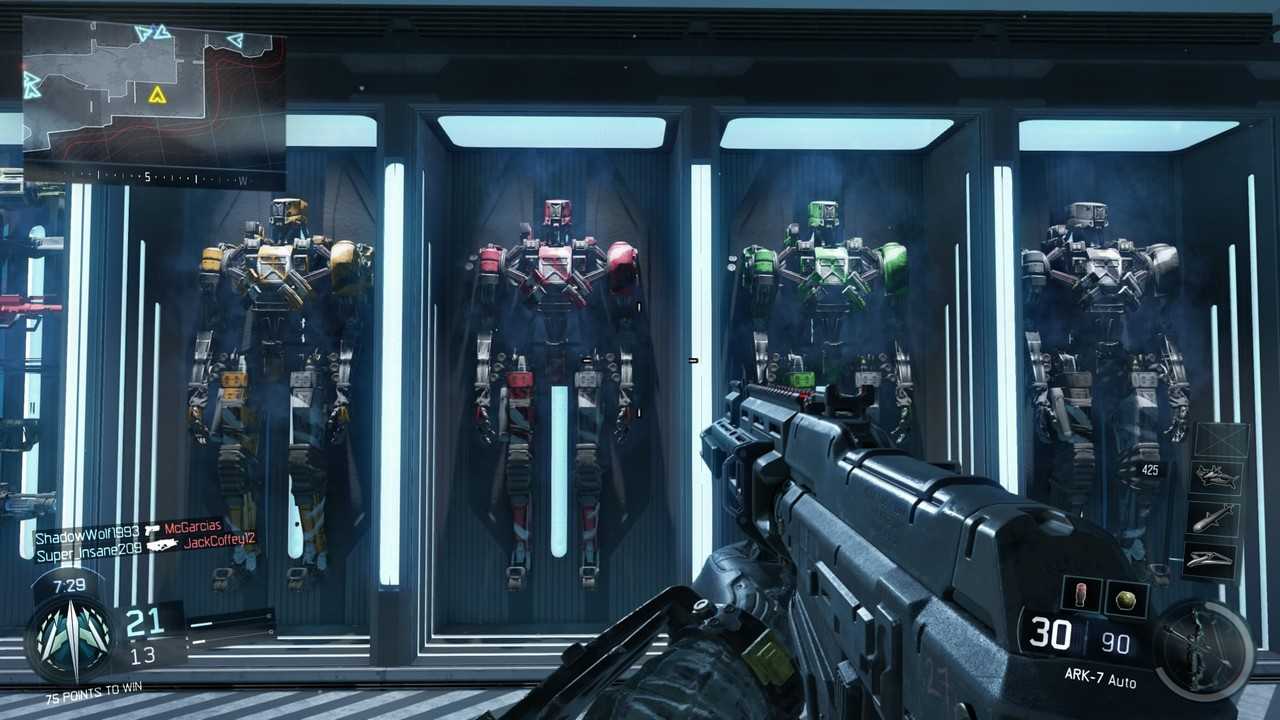Click the 7:29 match timer

point(69,586)
